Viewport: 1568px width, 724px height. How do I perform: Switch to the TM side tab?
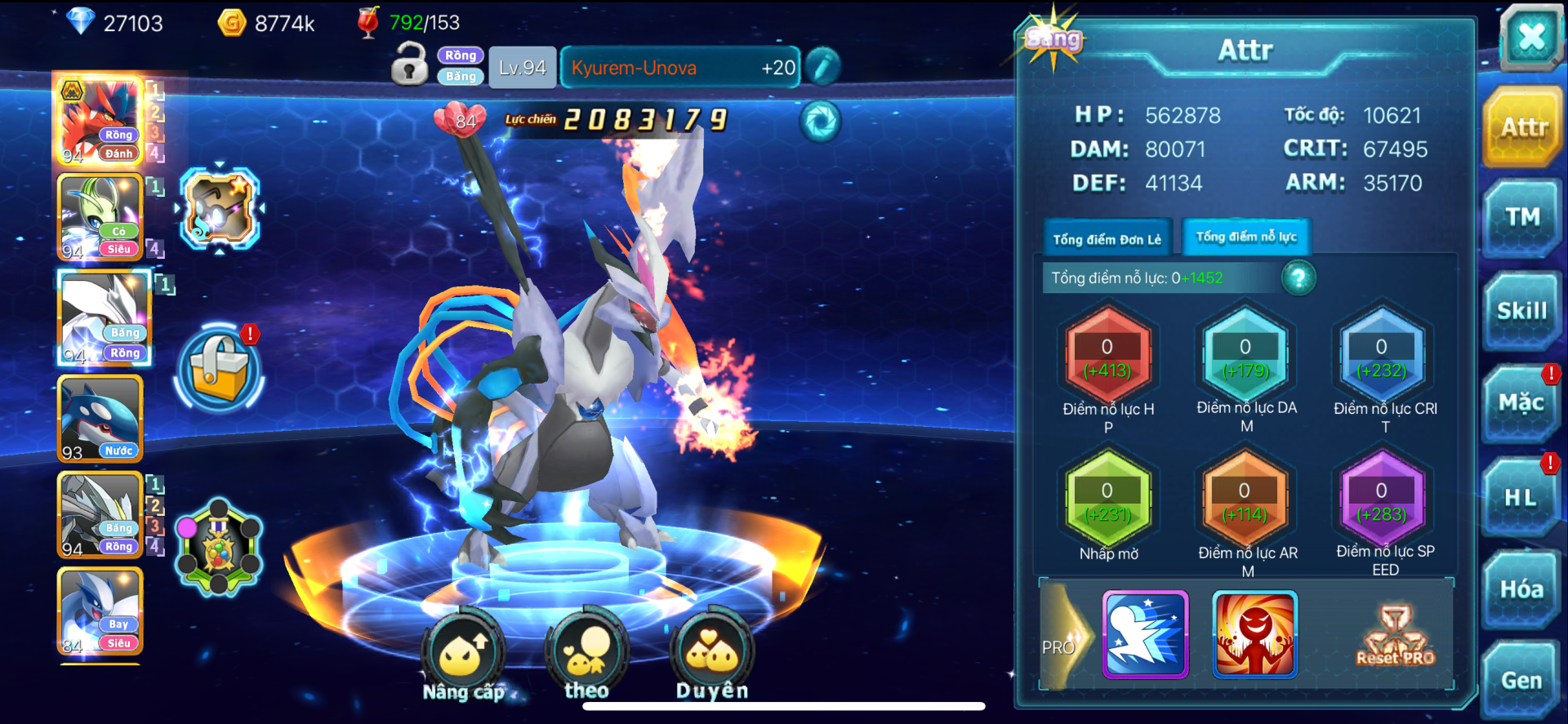[1523, 217]
